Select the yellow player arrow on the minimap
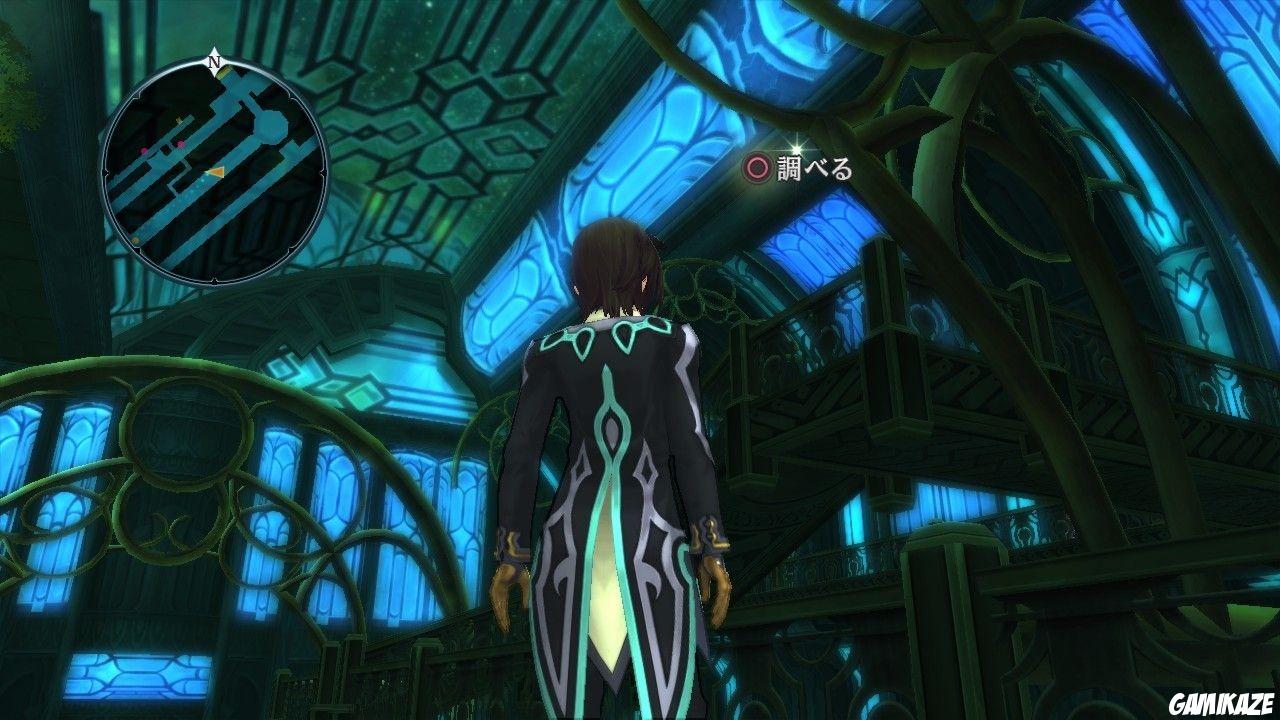This screenshot has width=1280, height=720. point(216,173)
